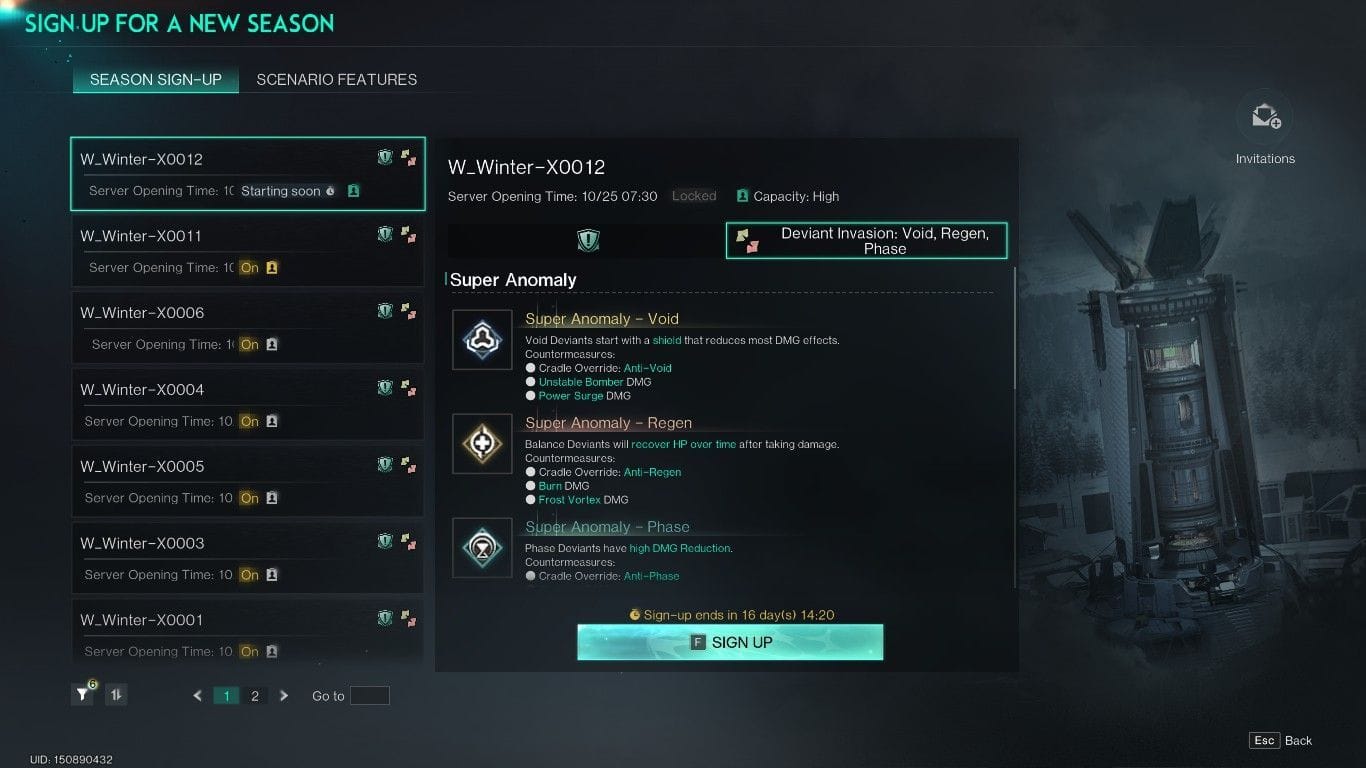Click the next page arrow

pos(284,694)
